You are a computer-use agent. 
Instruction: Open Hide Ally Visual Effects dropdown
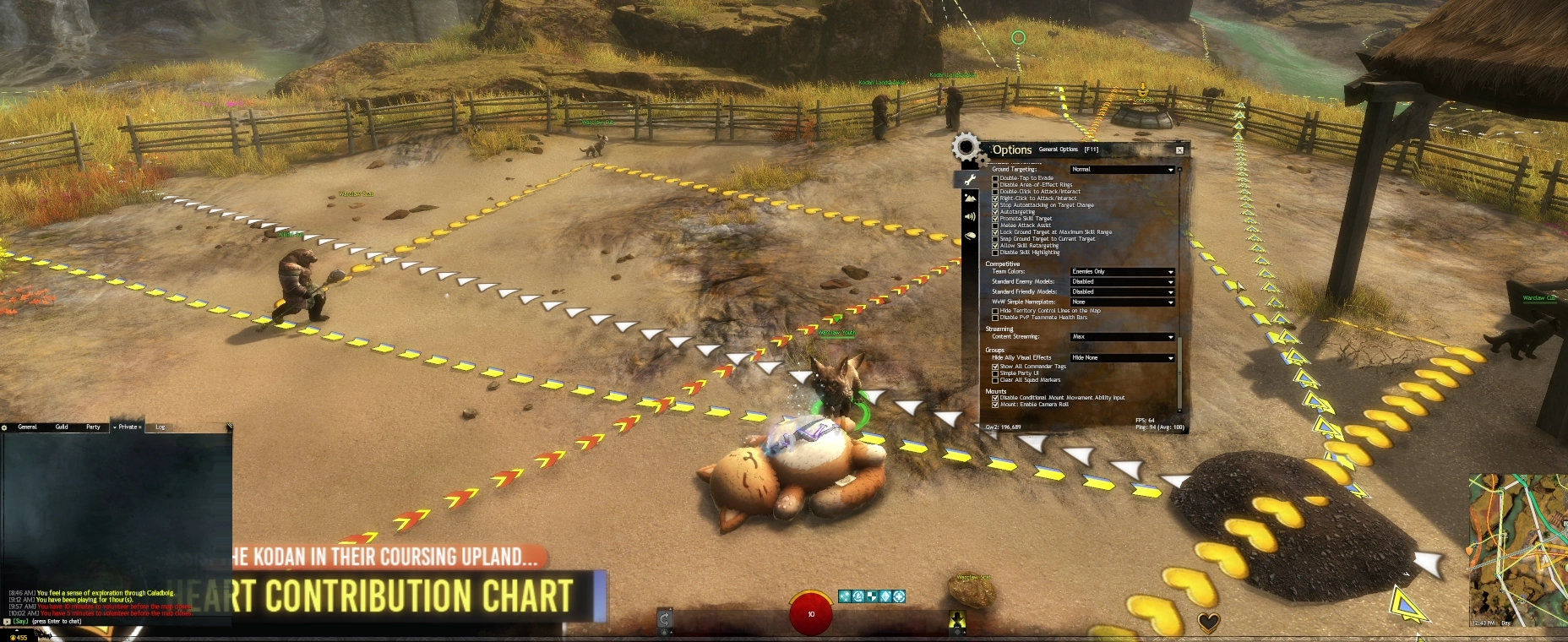(1122, 358)
